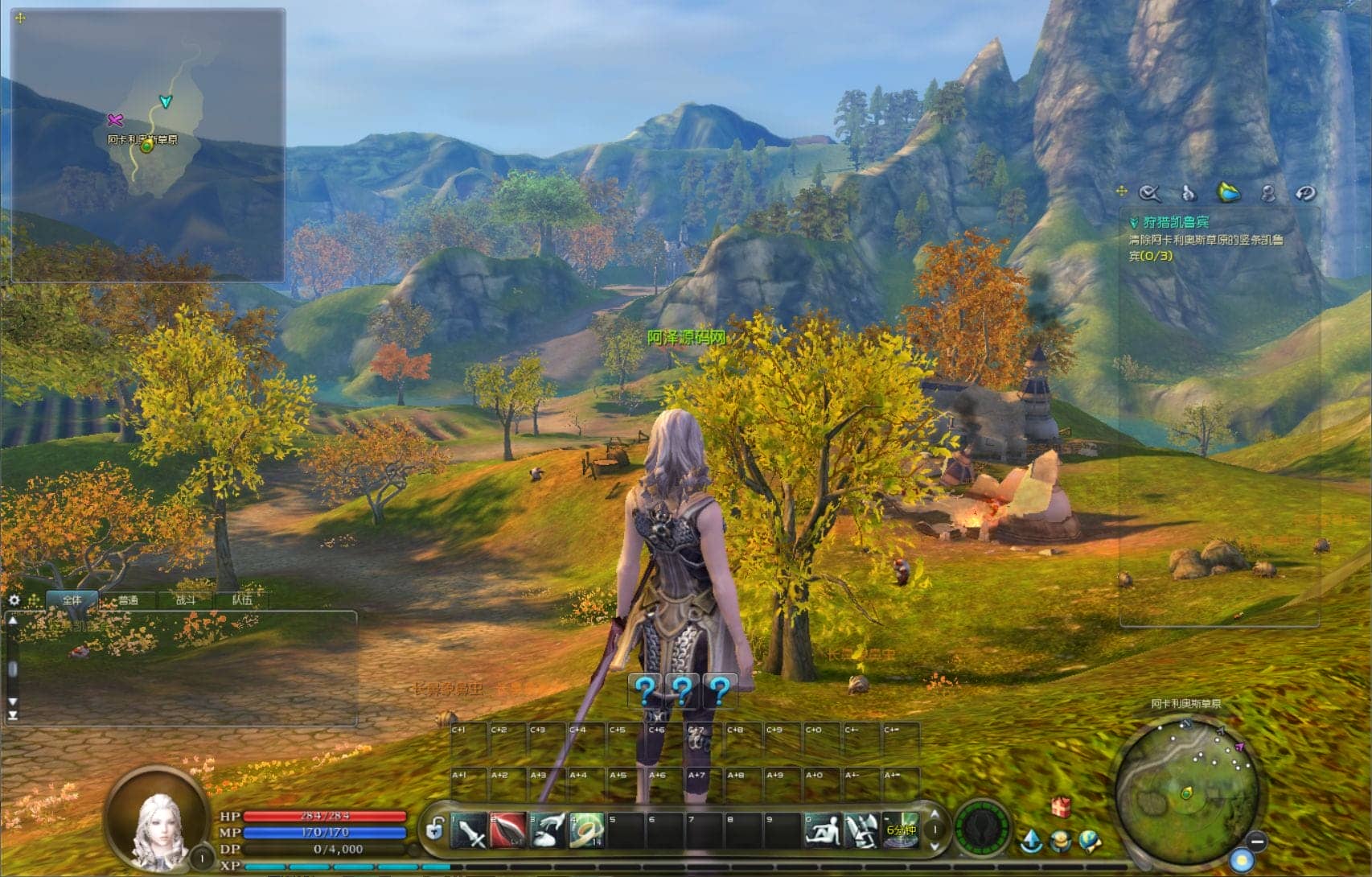Switch to the 普通 chat tab

click(x=128, y=600)
